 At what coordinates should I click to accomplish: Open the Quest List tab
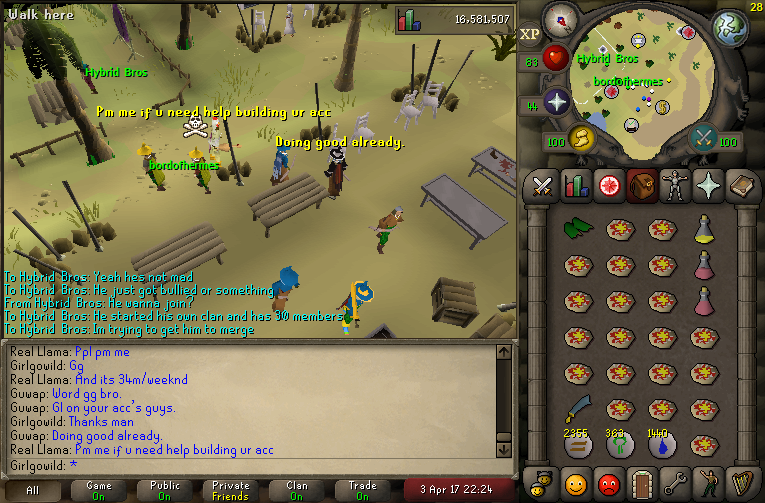pyautogui.click(x=609, y=186)
